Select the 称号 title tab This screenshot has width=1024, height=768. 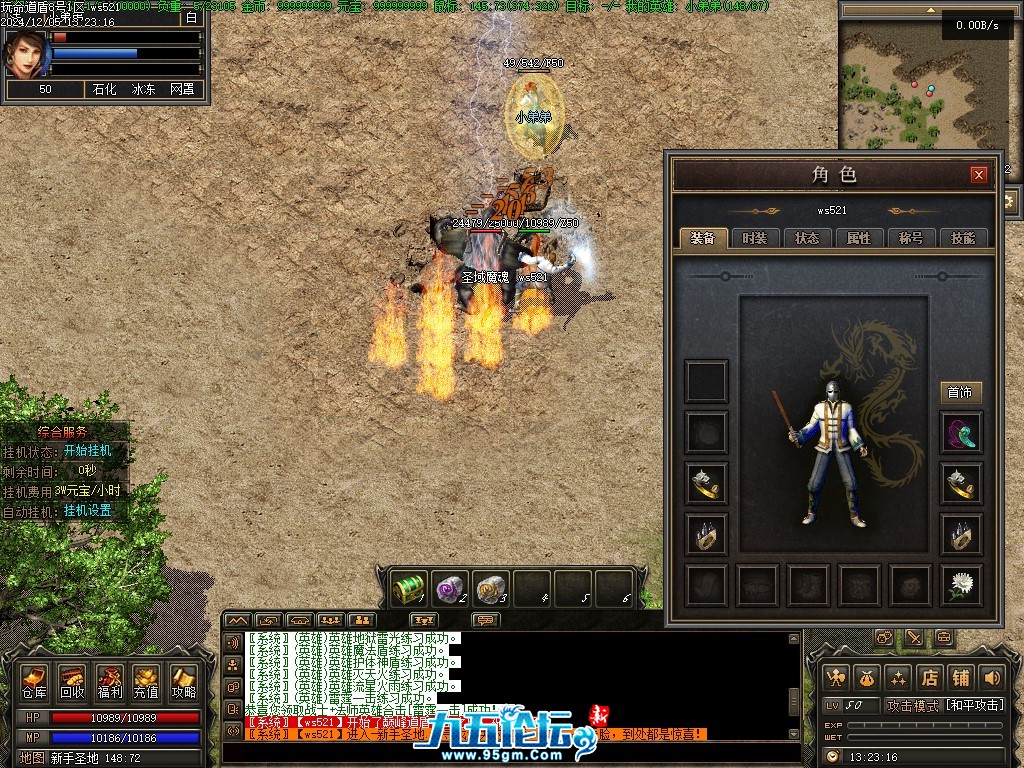click(911, 238)
